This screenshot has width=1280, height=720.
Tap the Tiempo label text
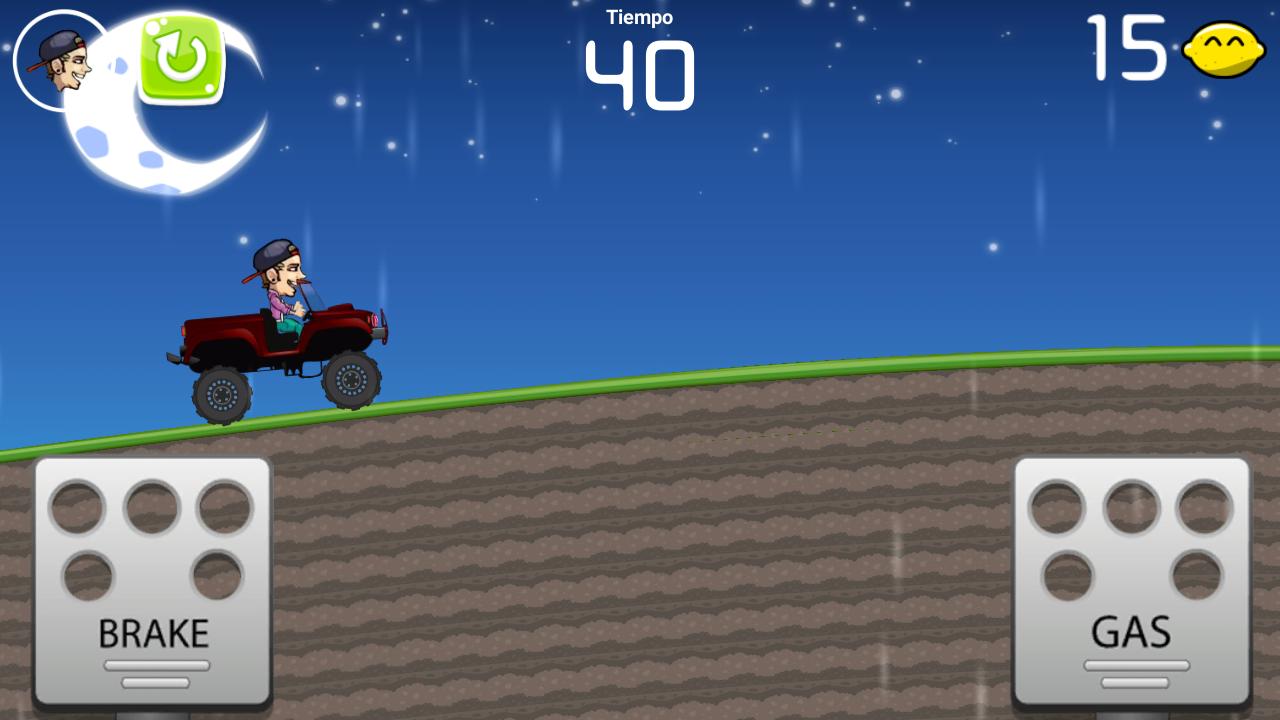pyautogui.click(x=640, y=16)
